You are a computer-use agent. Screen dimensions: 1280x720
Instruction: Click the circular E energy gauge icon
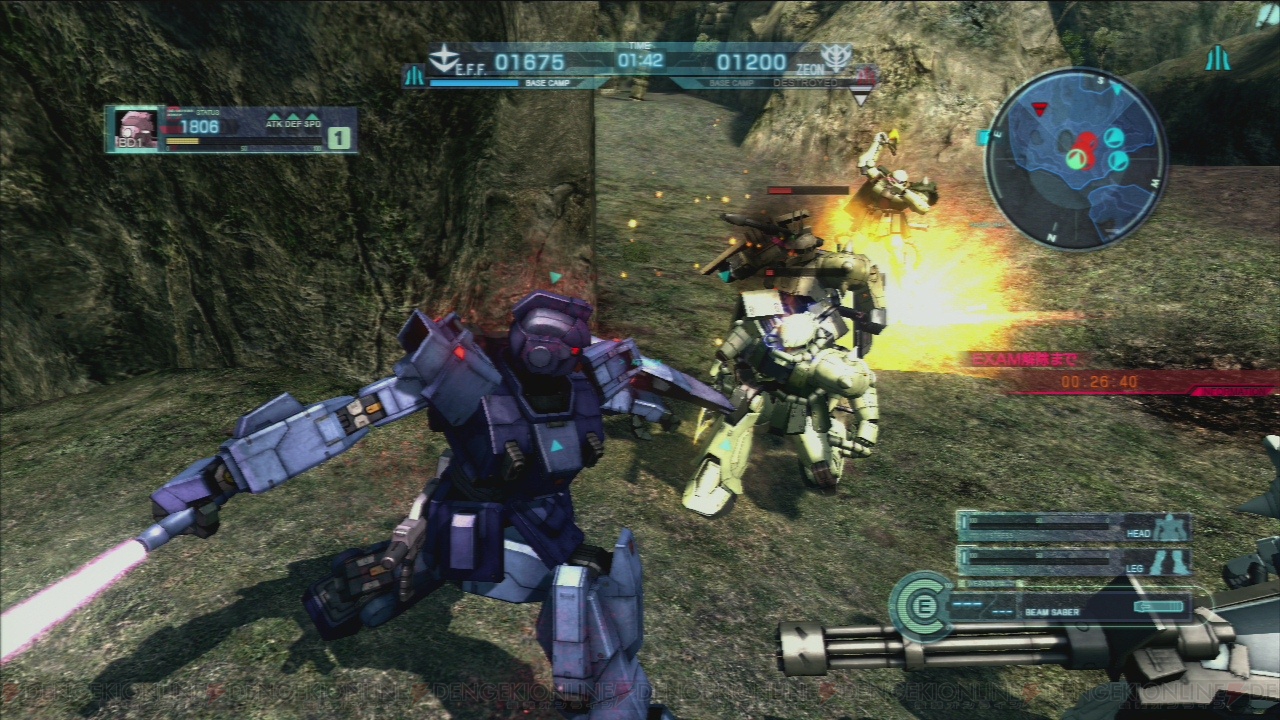tap(922, 603)
